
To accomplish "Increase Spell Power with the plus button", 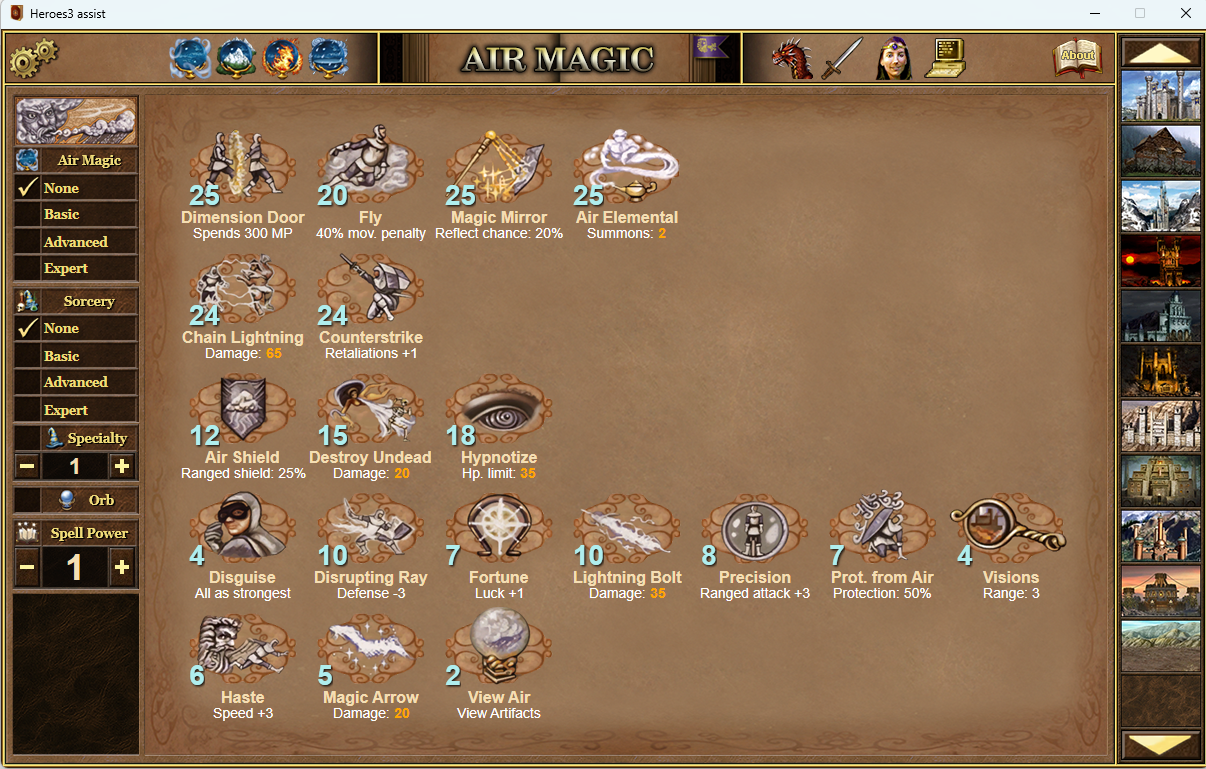I will click(122, 567).
